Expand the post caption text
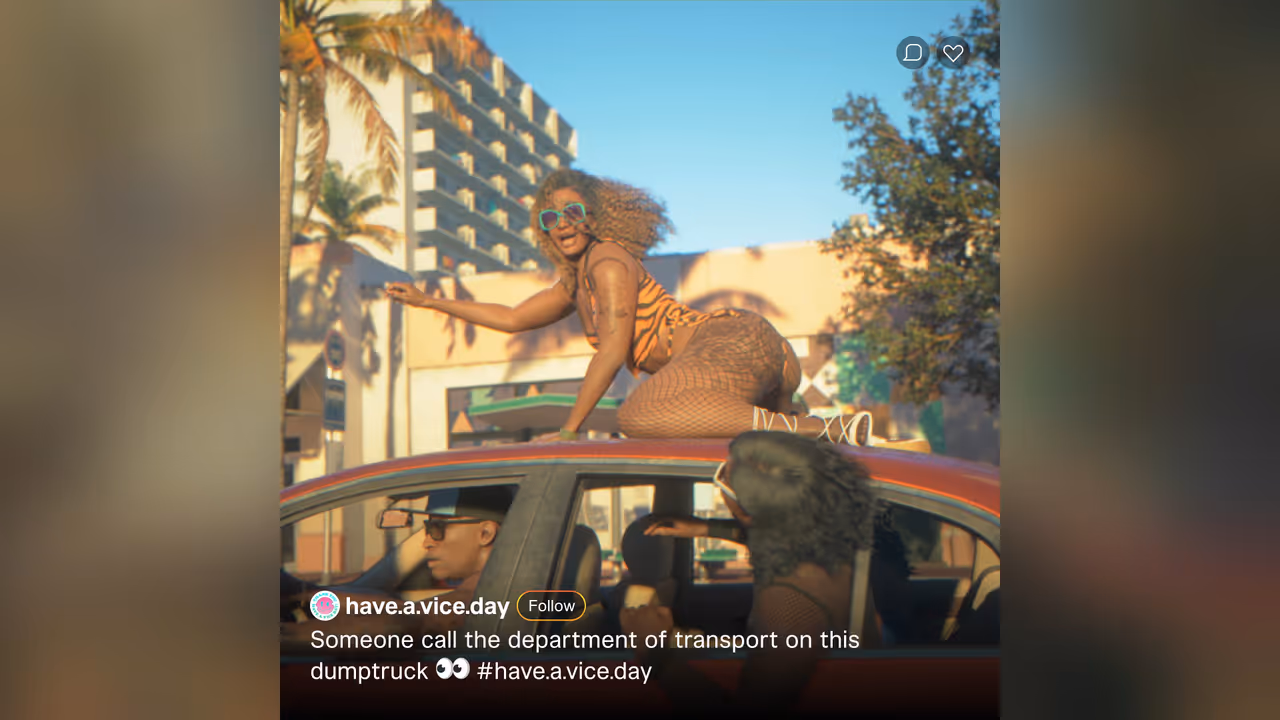 point(585,640)
